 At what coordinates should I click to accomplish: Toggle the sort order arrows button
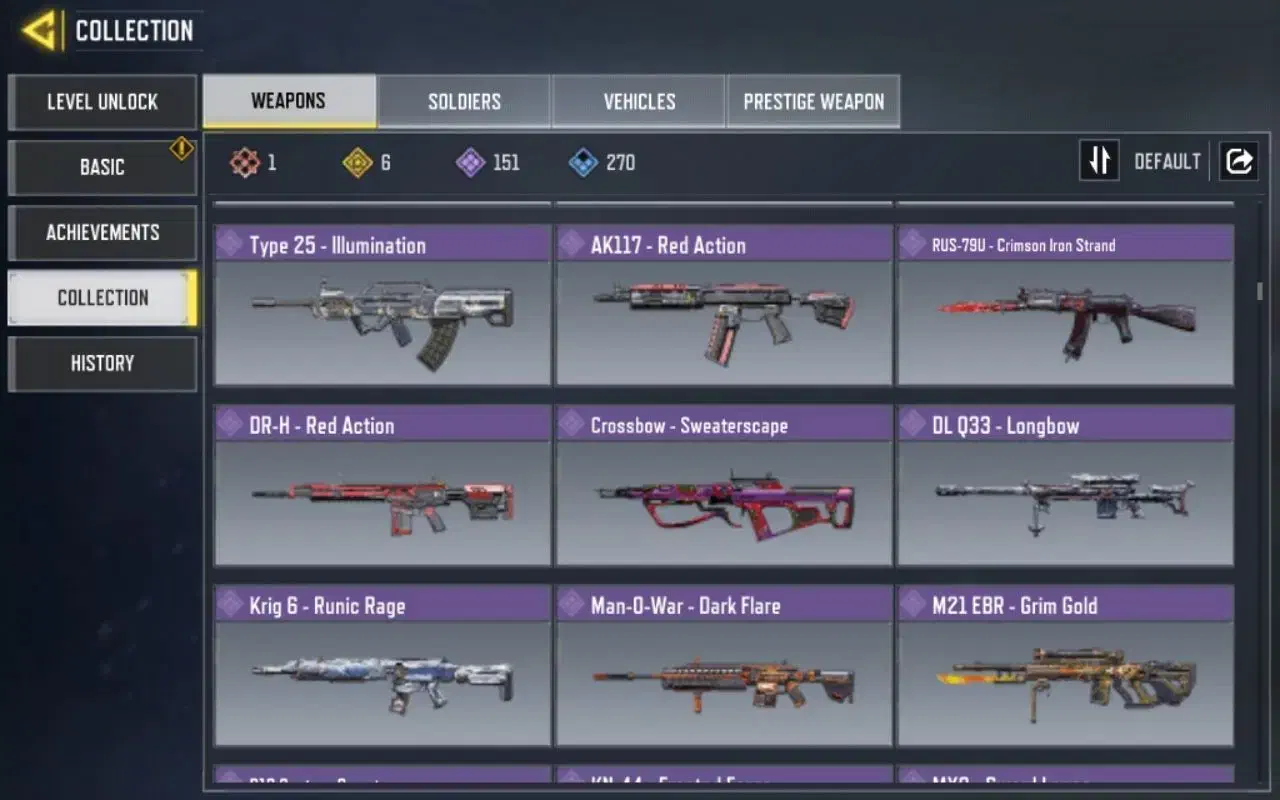(x=1099, y=161)
